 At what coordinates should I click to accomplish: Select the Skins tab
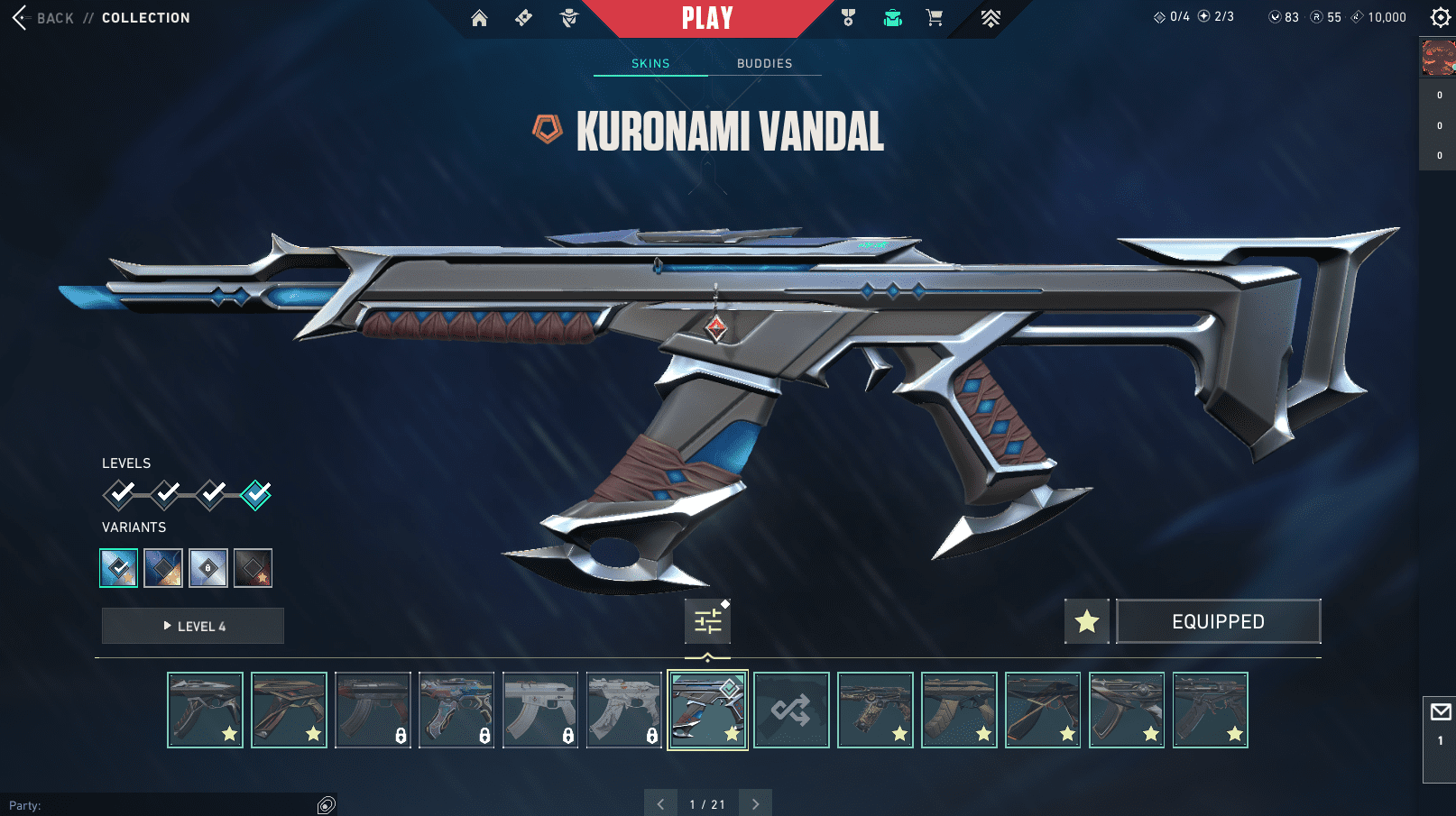pyautogui.click(x=650, y=63)
